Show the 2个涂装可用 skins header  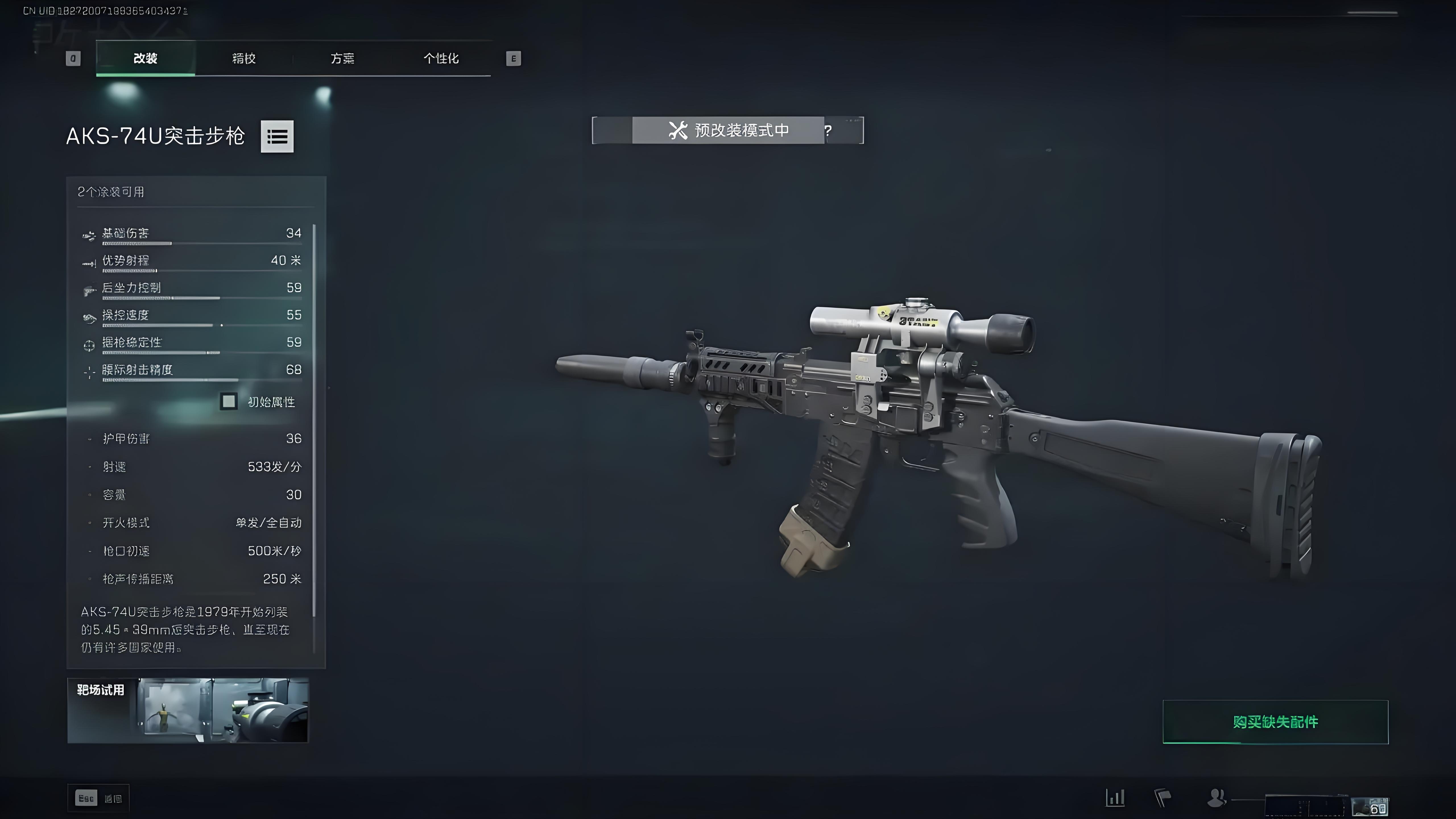111,192
